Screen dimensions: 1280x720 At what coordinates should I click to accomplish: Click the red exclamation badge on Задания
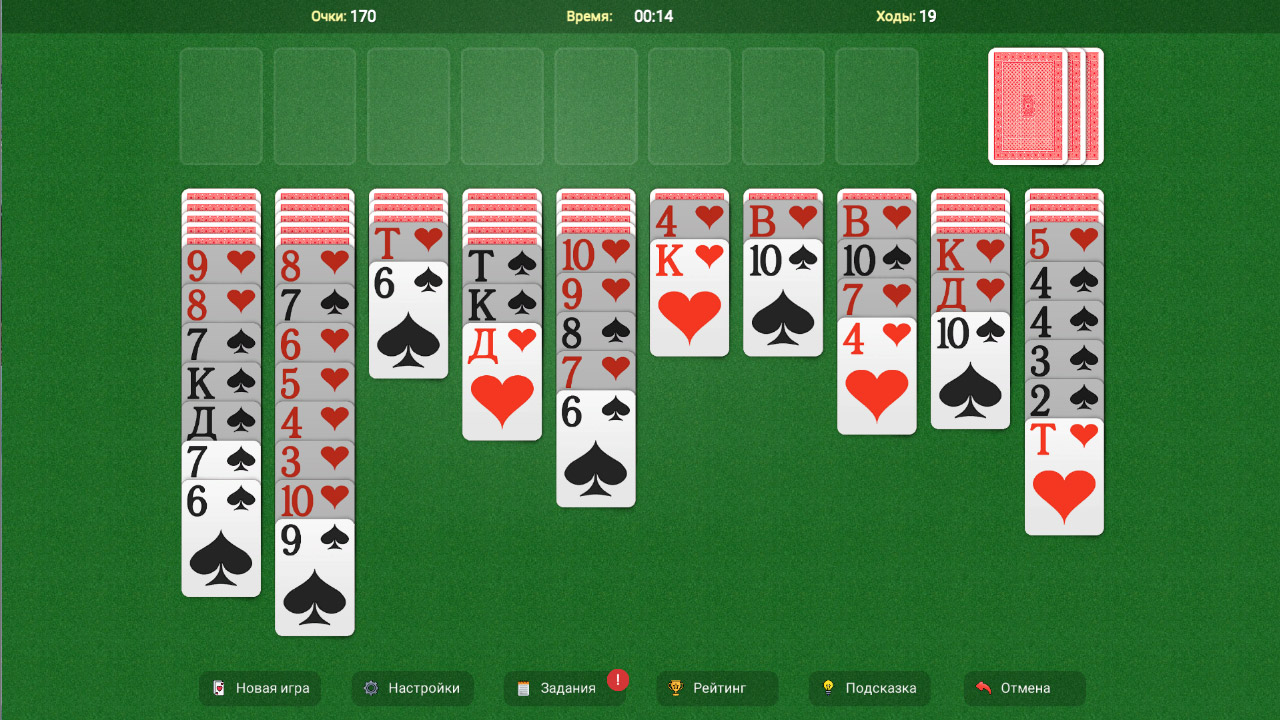[x=617, y=678]
